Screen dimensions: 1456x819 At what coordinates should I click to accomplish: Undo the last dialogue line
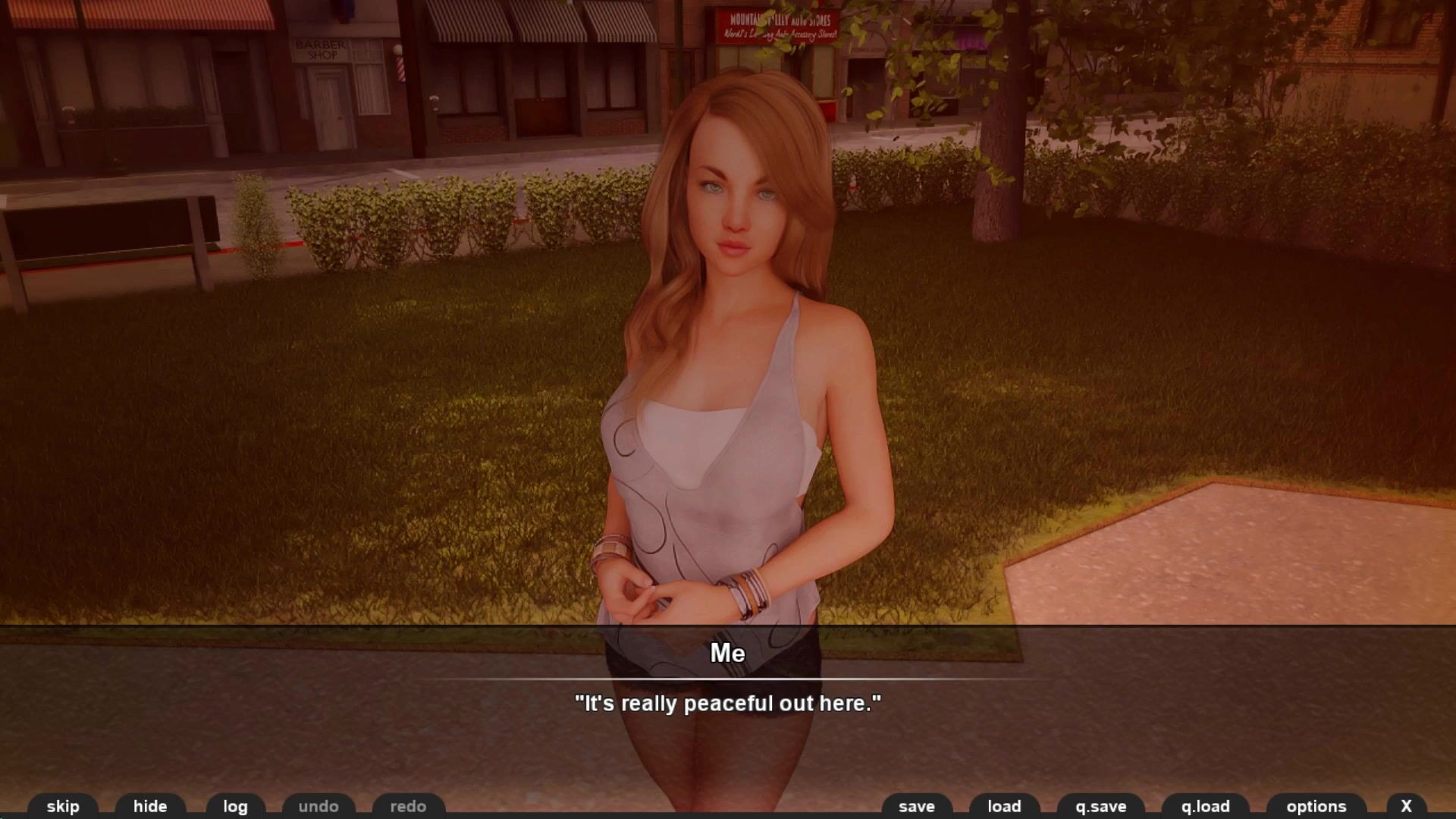tap(318, 806)
